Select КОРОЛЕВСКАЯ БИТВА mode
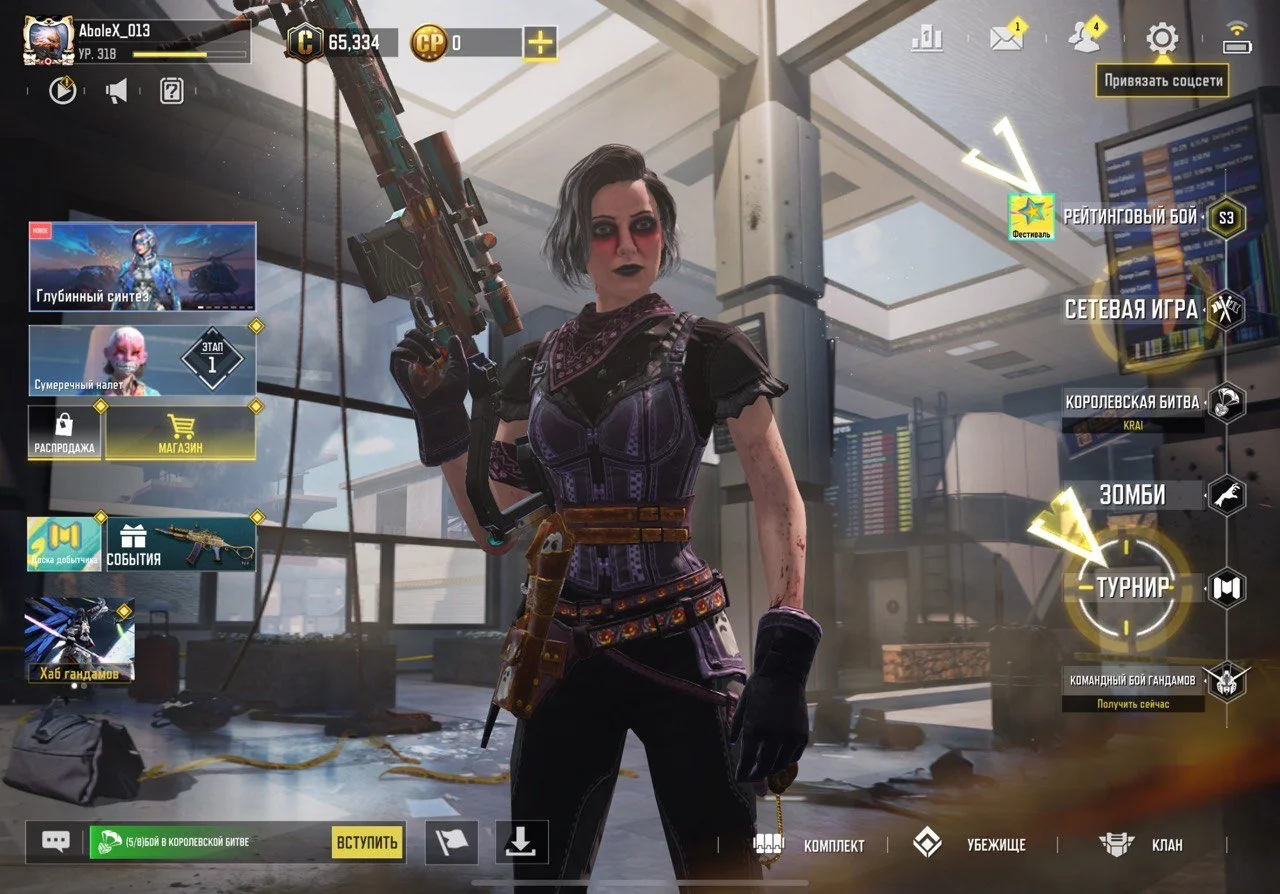This screenshot has width=1280, height=894. (x=1132, y=402)
